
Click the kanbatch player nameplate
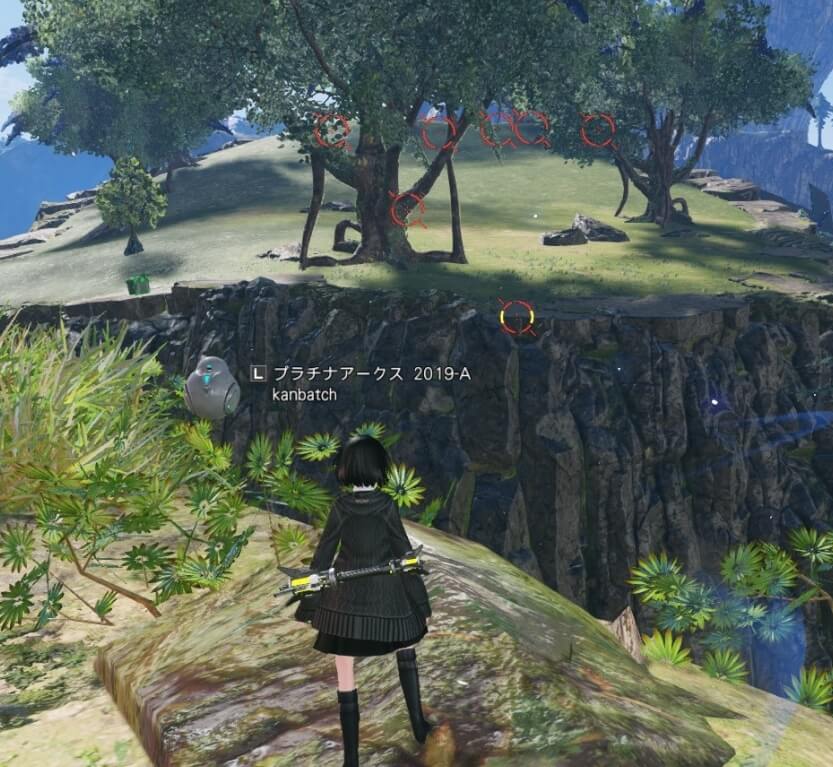point(304,394)
